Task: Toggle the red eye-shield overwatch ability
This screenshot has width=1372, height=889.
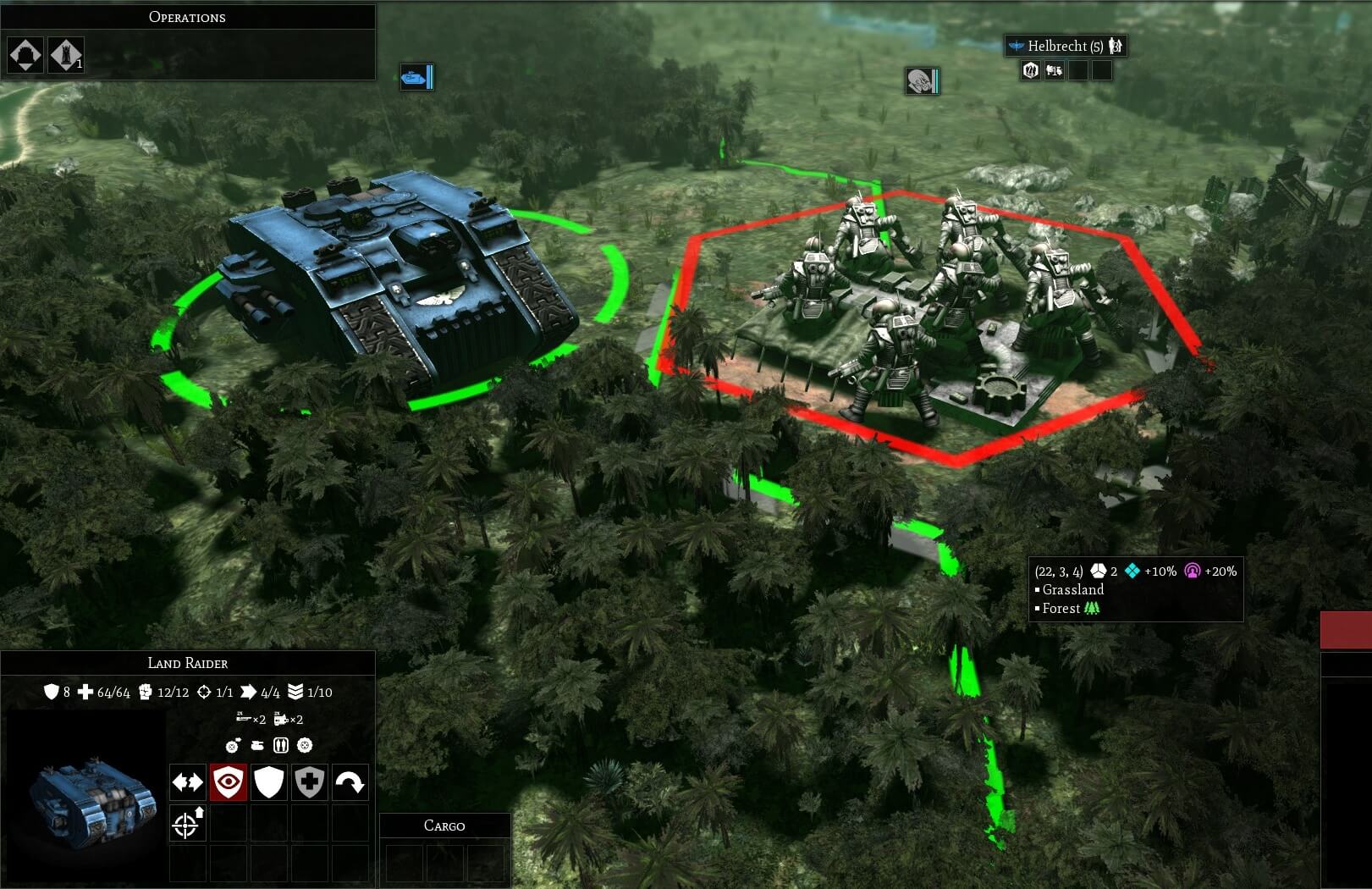Action: (x=228, y=782)
